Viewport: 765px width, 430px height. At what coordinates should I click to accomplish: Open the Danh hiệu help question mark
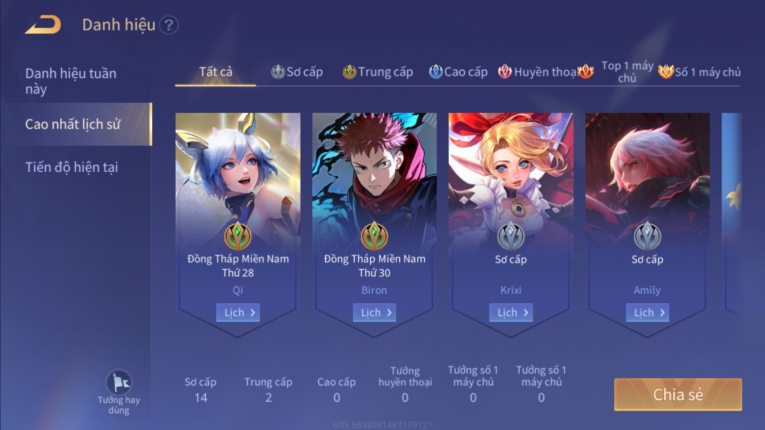(x=169, y=26)
